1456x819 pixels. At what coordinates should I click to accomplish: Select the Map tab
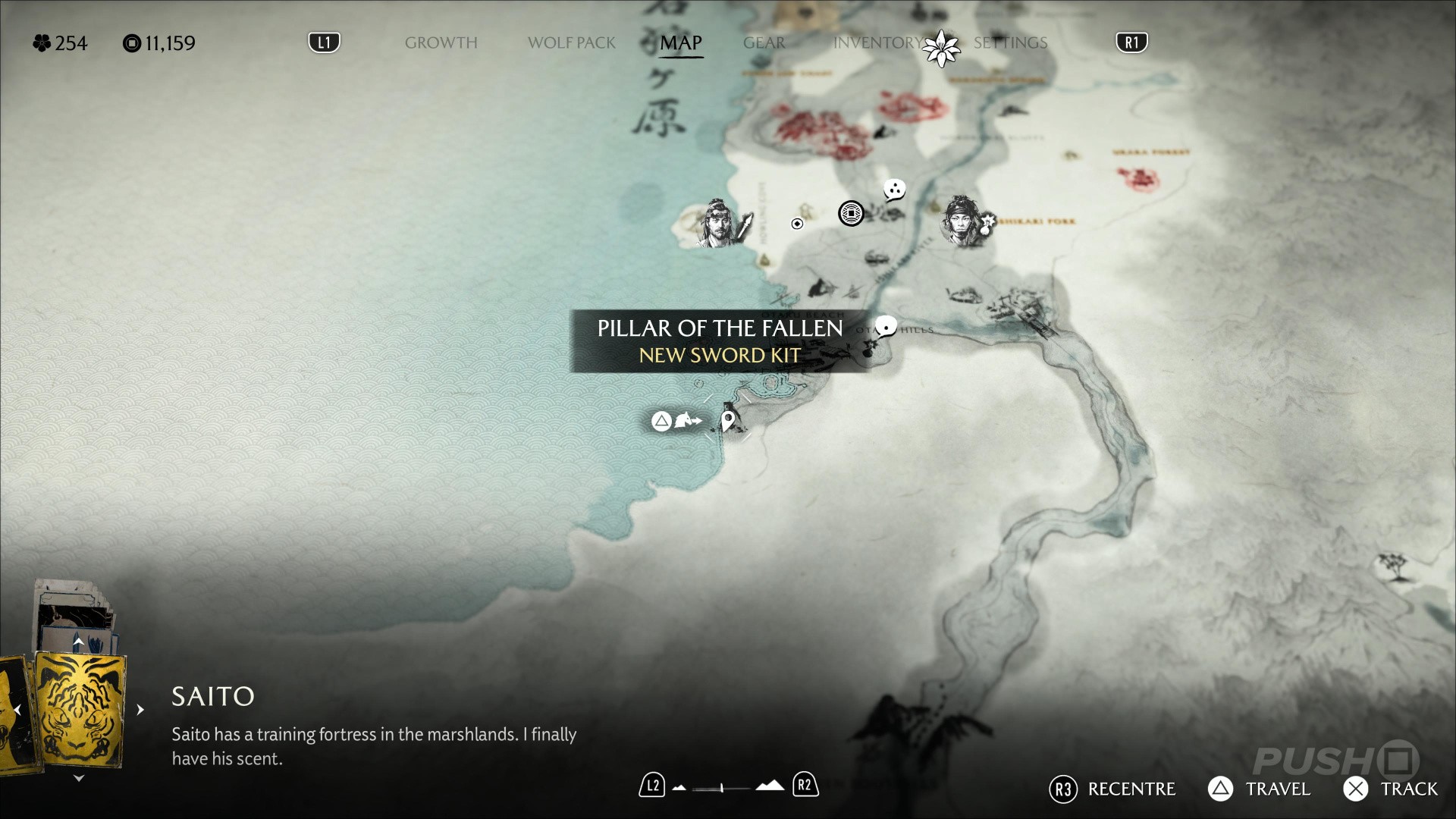[x=680, y=42]
